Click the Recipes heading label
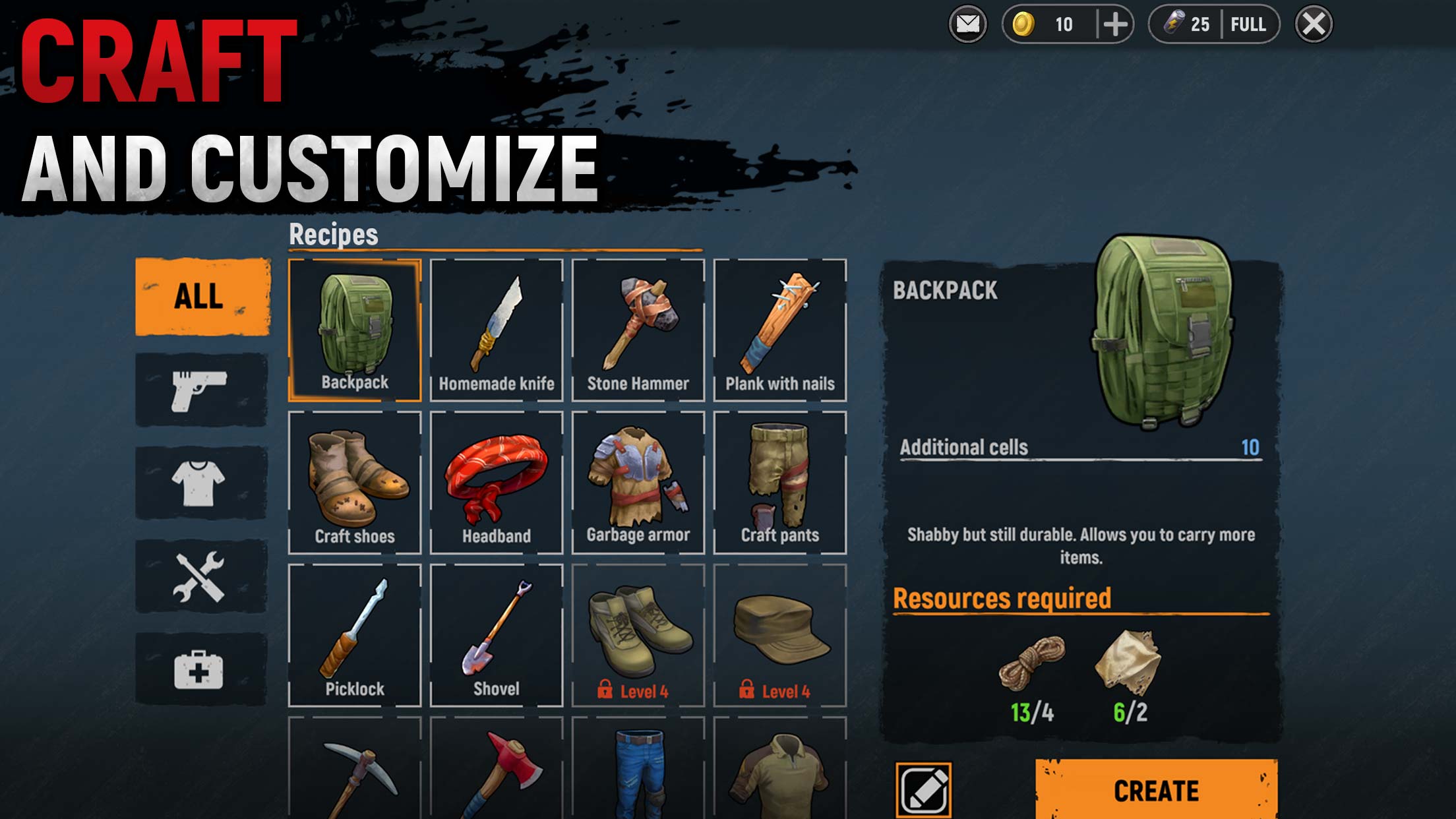 334,233
